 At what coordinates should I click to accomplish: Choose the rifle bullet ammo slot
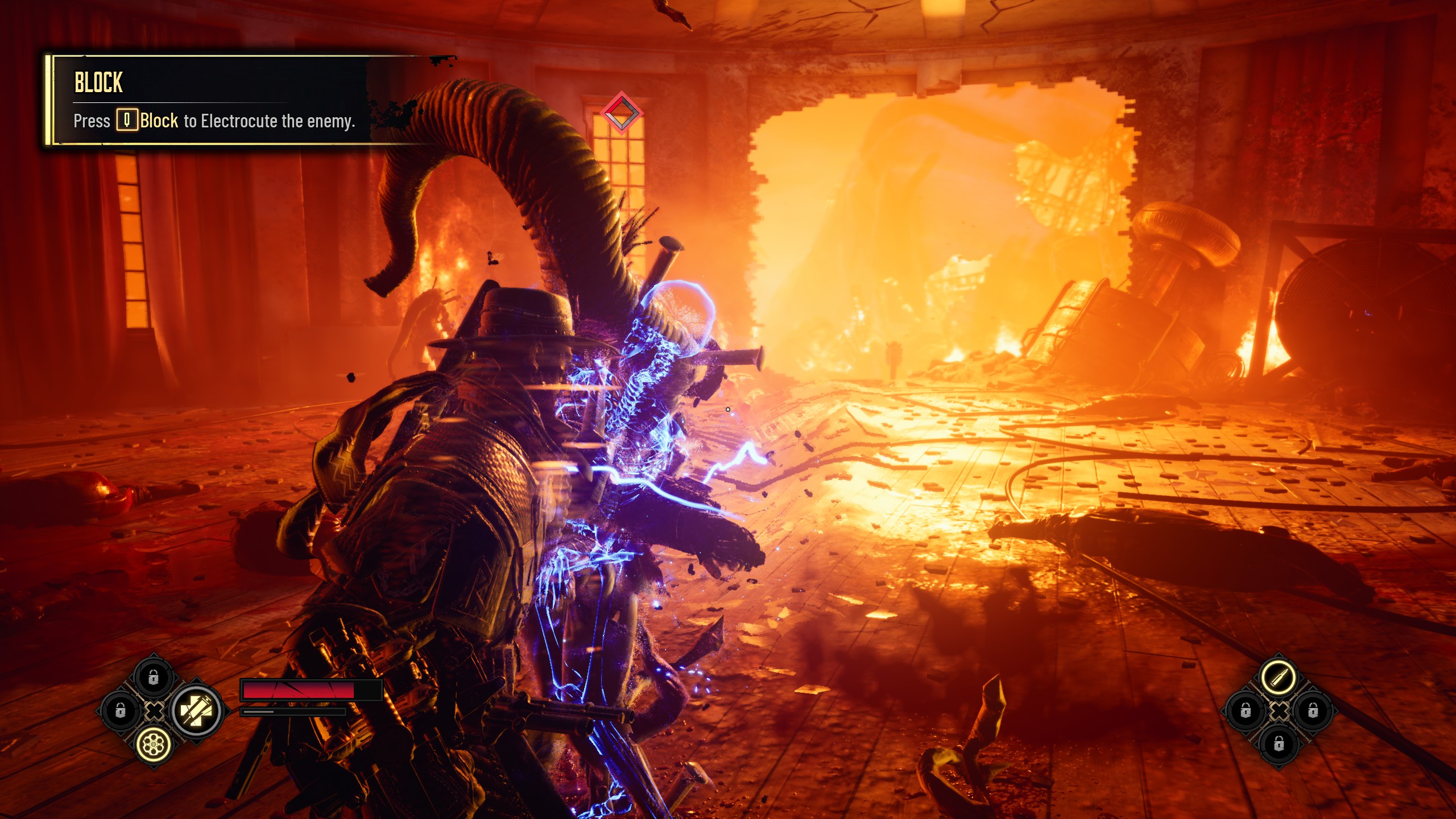point(1279,677)
